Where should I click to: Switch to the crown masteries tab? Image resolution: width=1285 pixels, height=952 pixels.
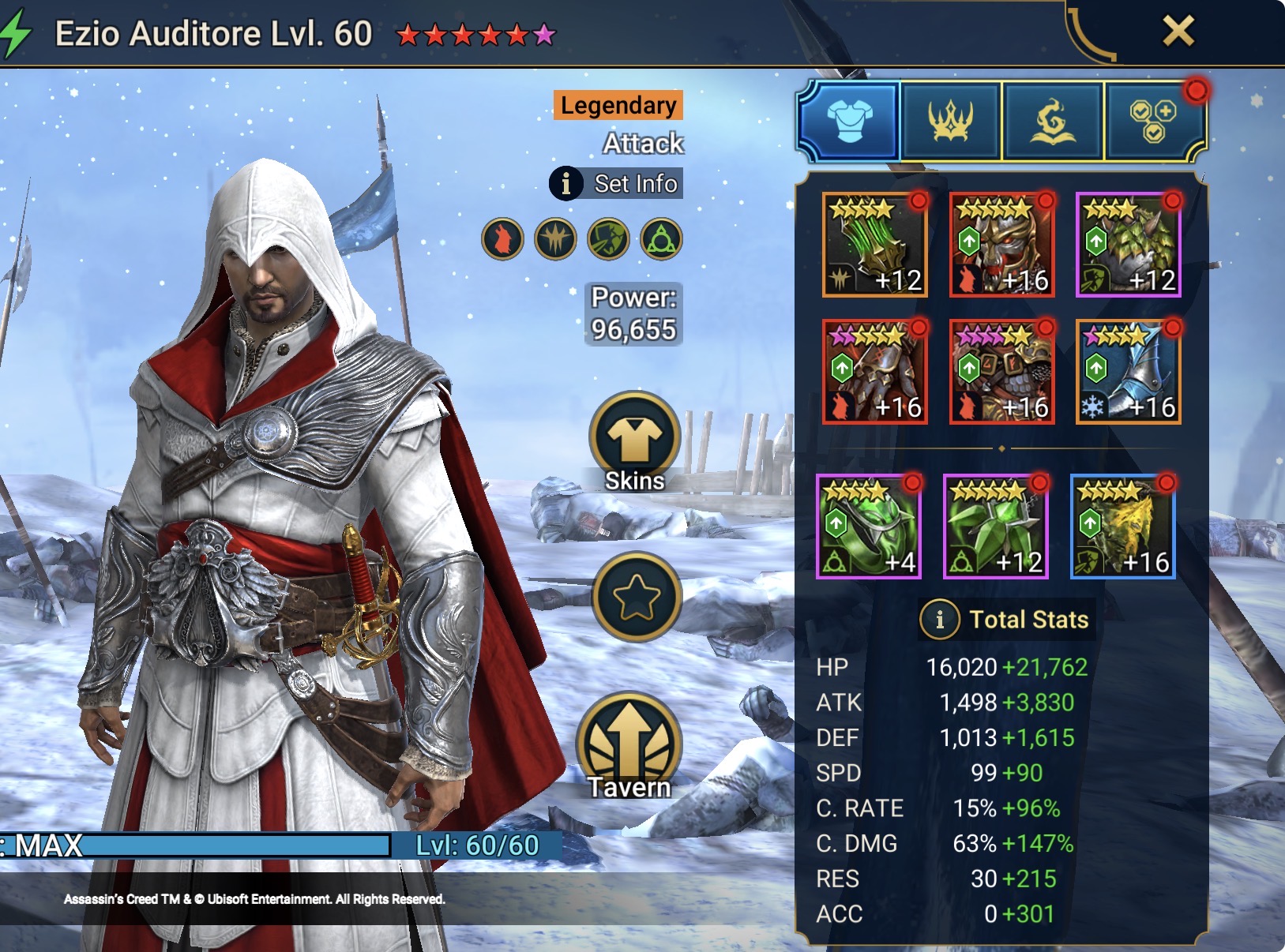pos(950,122)
